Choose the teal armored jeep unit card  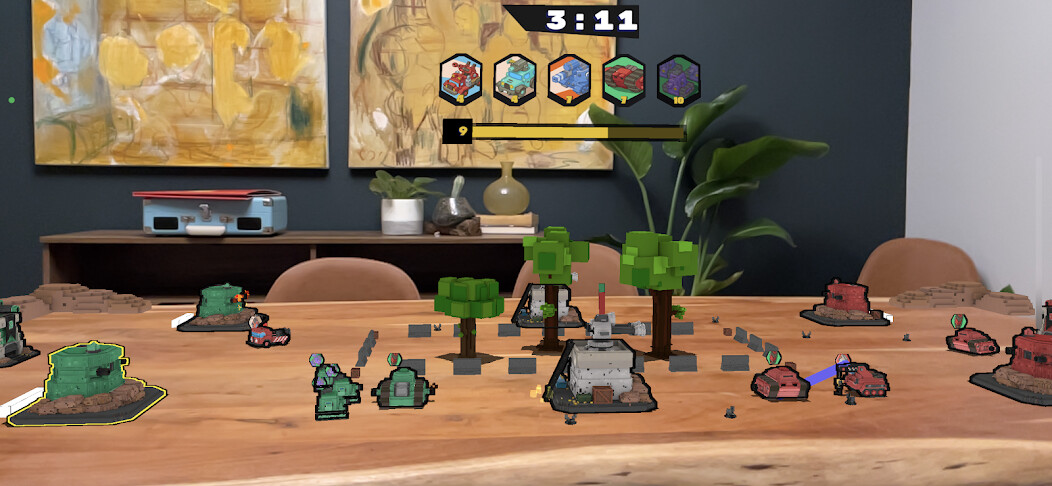[x=516, y=78]
